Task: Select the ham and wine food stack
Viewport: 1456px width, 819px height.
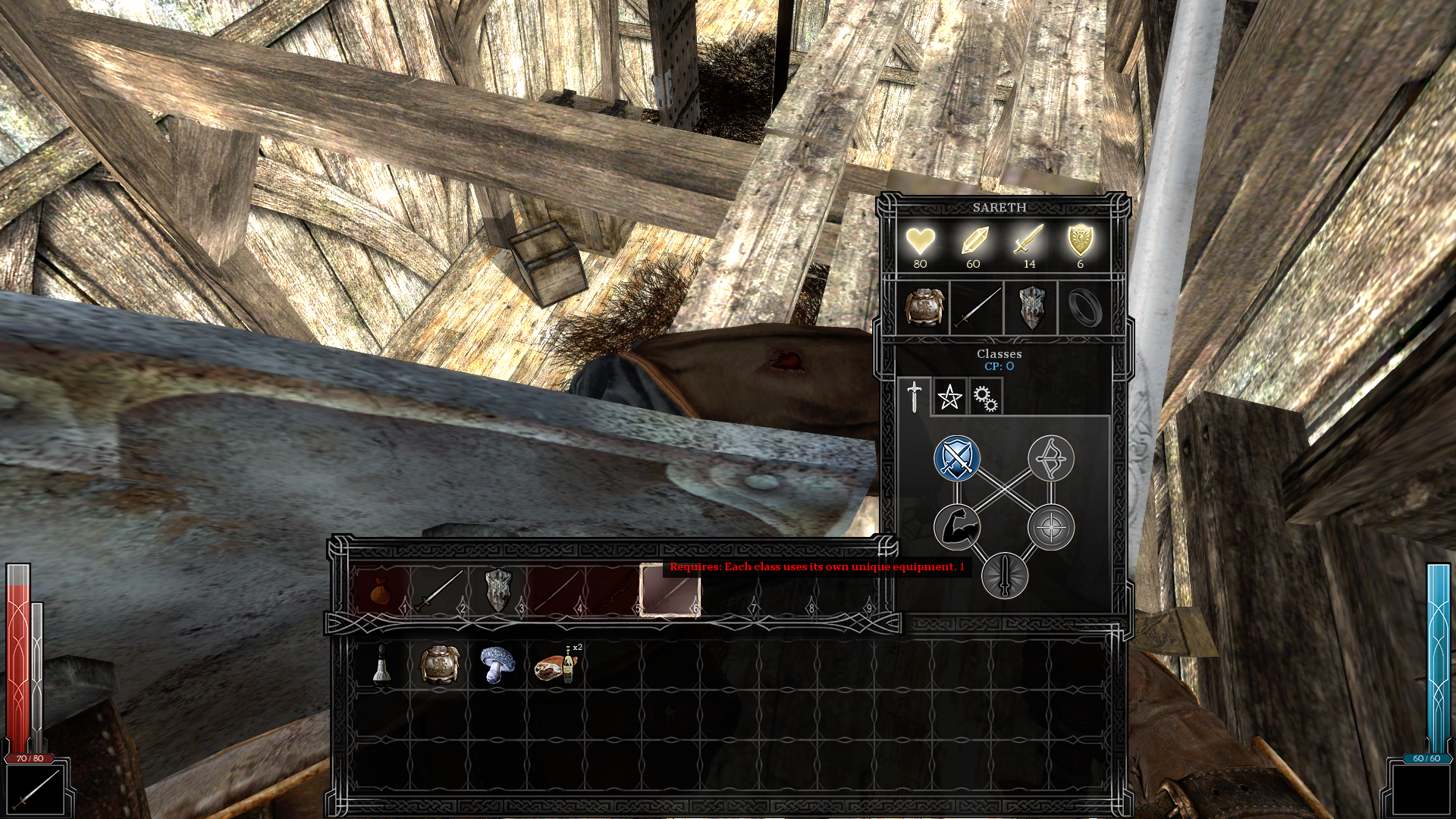Action: coord(557,665)
